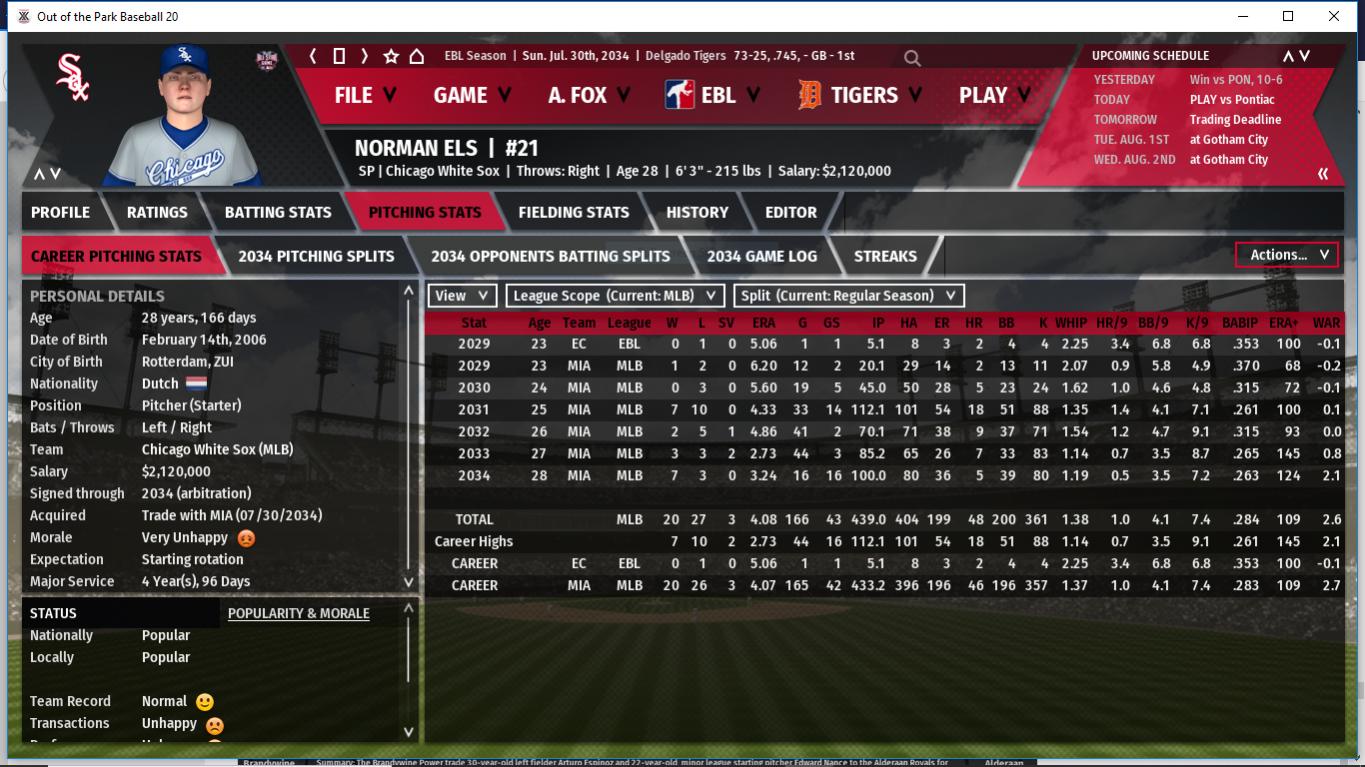The width and height of the screenshot is (1365, 767).
Task: Switch to the RATINGS tab
Action: pyautogui.click(x=157, y=212)
